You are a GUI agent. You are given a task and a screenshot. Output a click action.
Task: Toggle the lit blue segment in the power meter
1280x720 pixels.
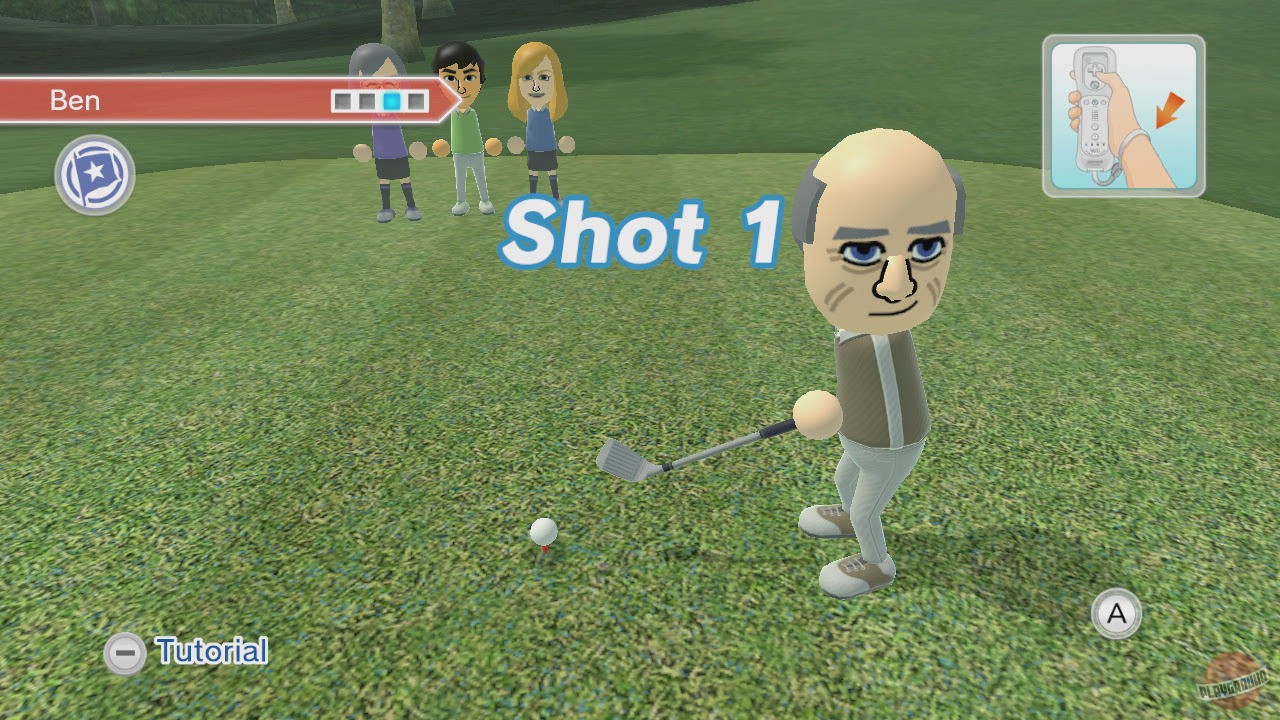pyautogui.click(x=392, y=100)
